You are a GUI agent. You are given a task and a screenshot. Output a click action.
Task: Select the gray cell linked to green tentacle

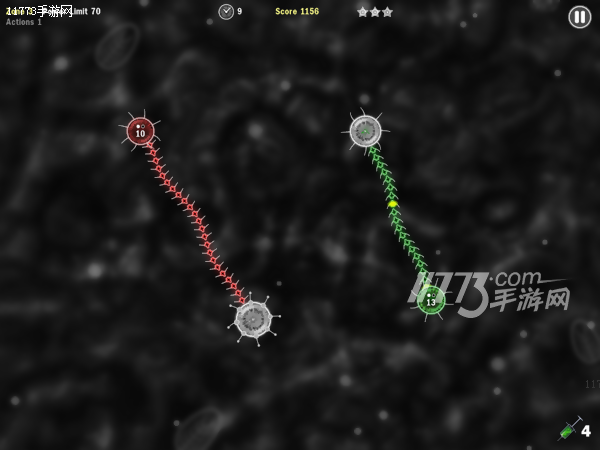click(365, 130)
